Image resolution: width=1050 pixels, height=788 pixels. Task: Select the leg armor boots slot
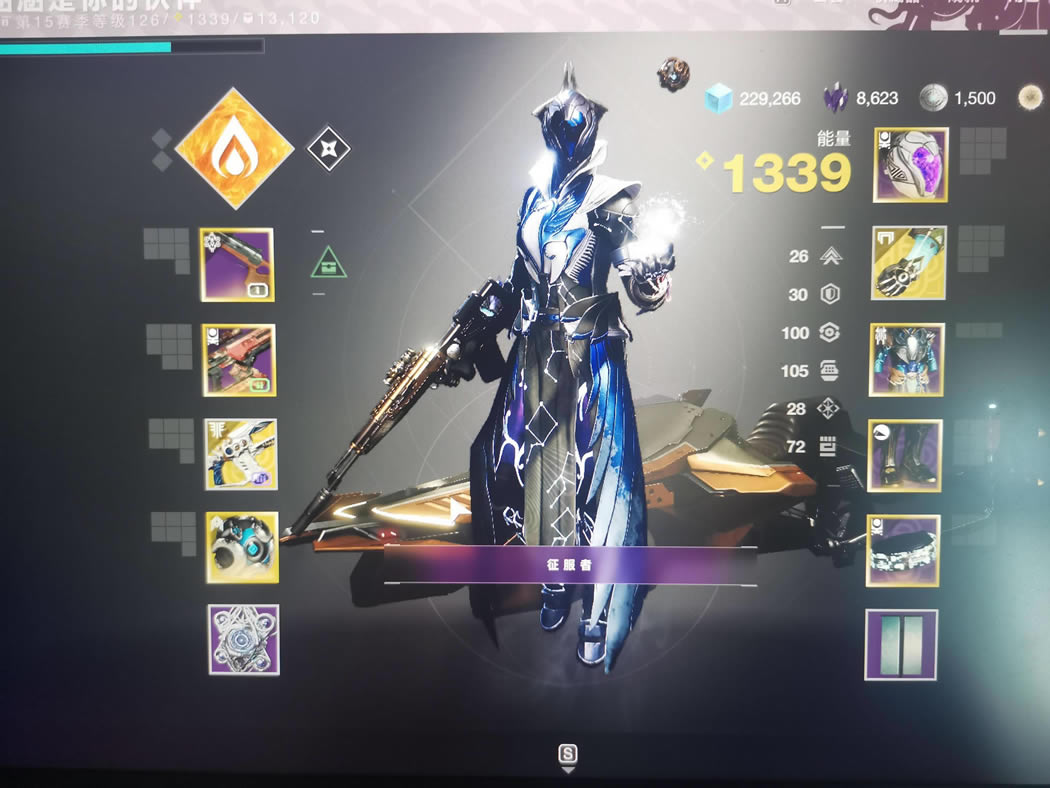[x=904, y=456]
